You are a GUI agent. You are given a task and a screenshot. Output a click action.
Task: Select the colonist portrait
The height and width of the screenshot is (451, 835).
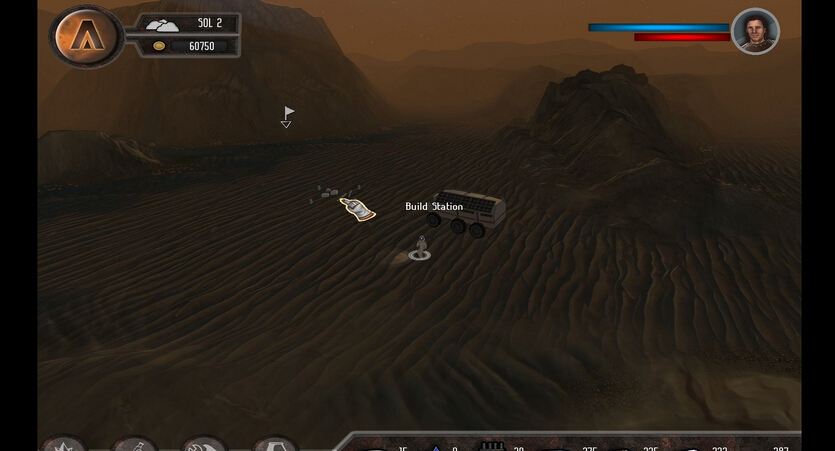click(x=755, y=32)
